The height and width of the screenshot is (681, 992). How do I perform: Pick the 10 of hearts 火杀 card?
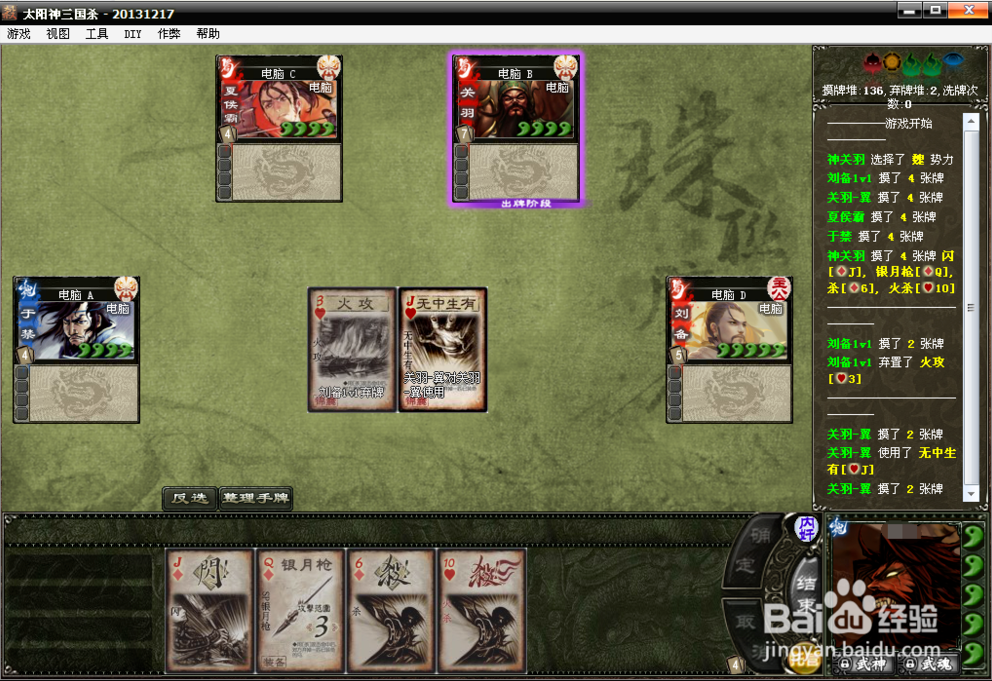[x=481, y=609]
